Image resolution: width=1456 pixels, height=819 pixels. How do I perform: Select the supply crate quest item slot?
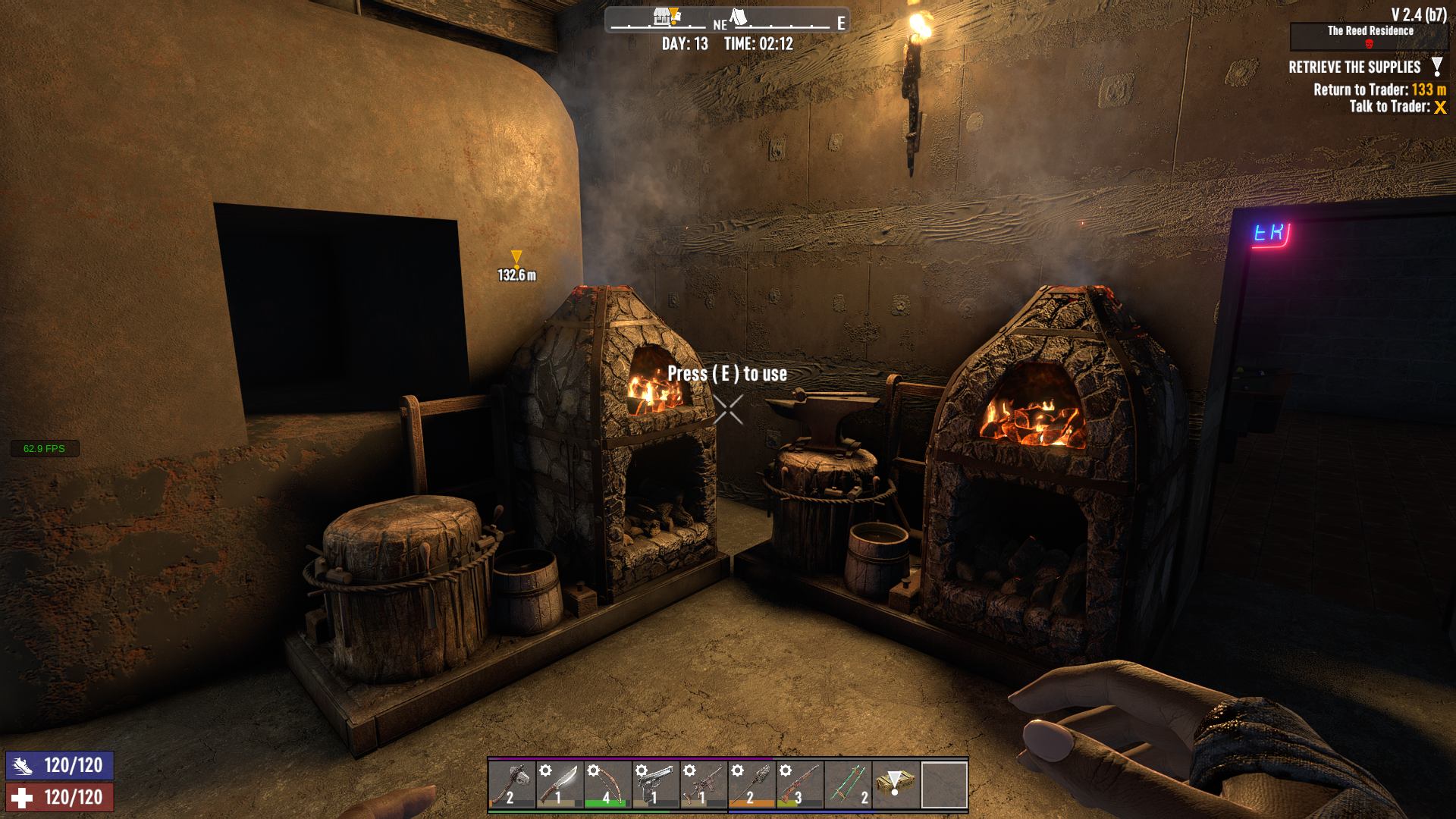pyautogui.click(x=896, y=784)
